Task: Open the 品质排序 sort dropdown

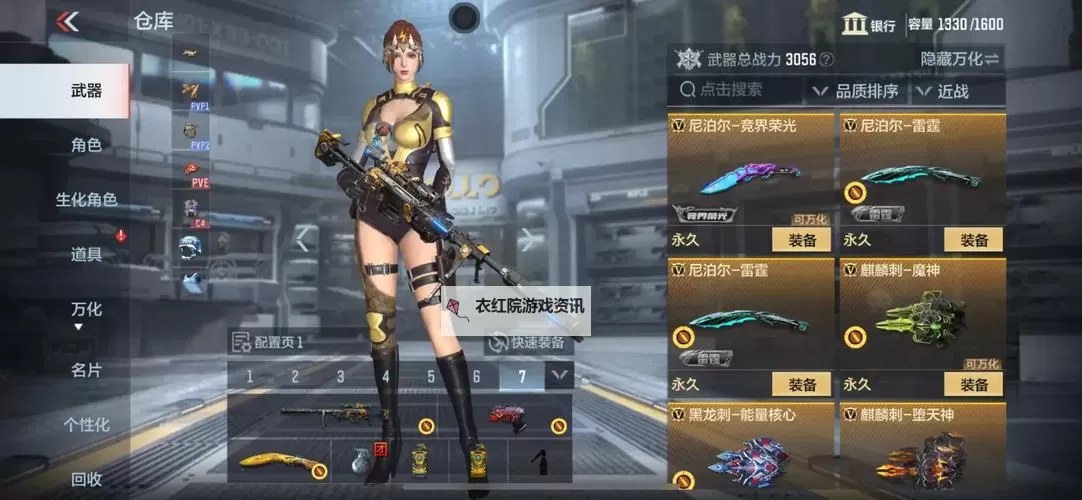Action: [x=856, y=91]
